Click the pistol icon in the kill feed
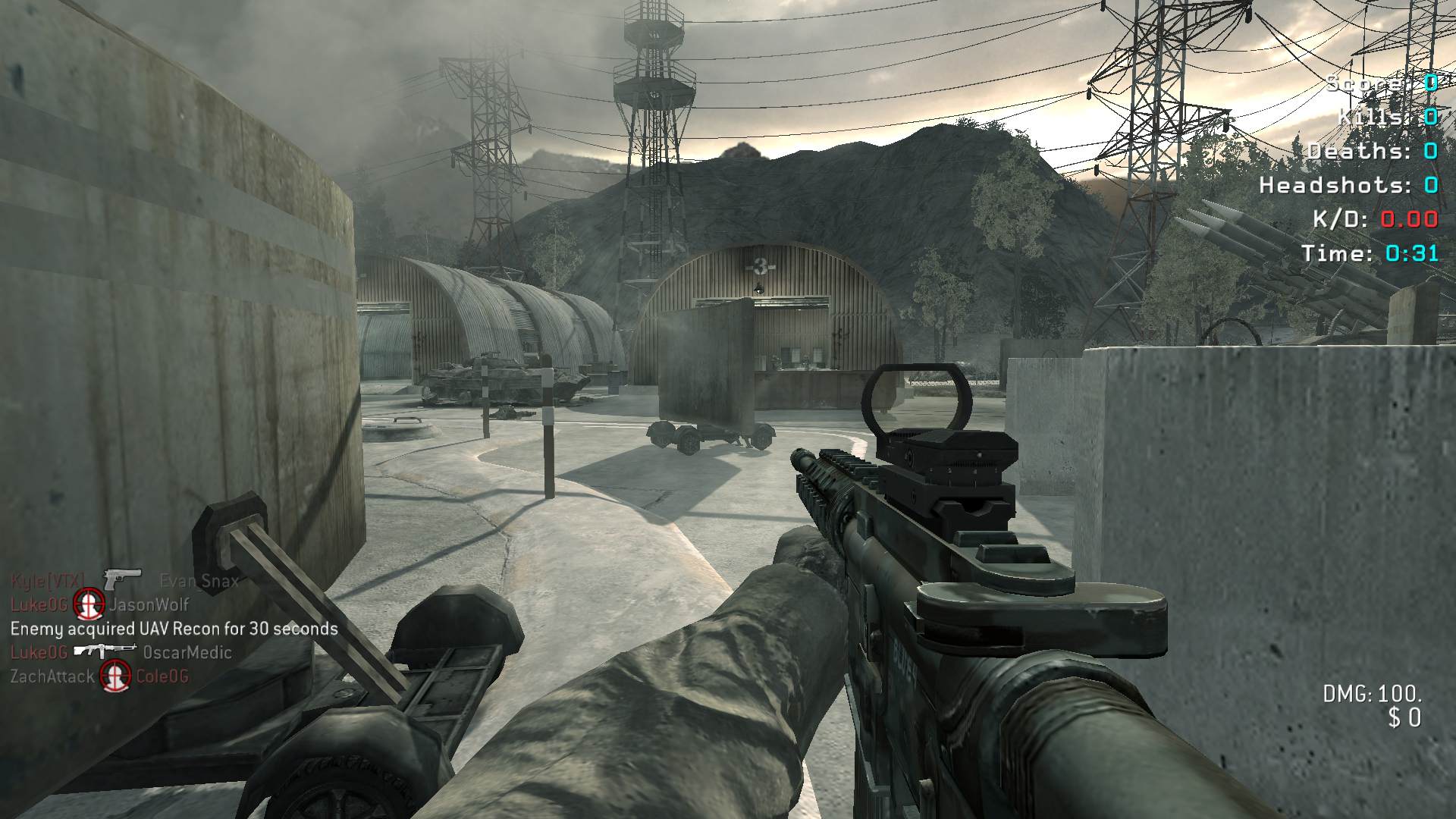This screenshot has width=1456, height=819. click(122, 579)
